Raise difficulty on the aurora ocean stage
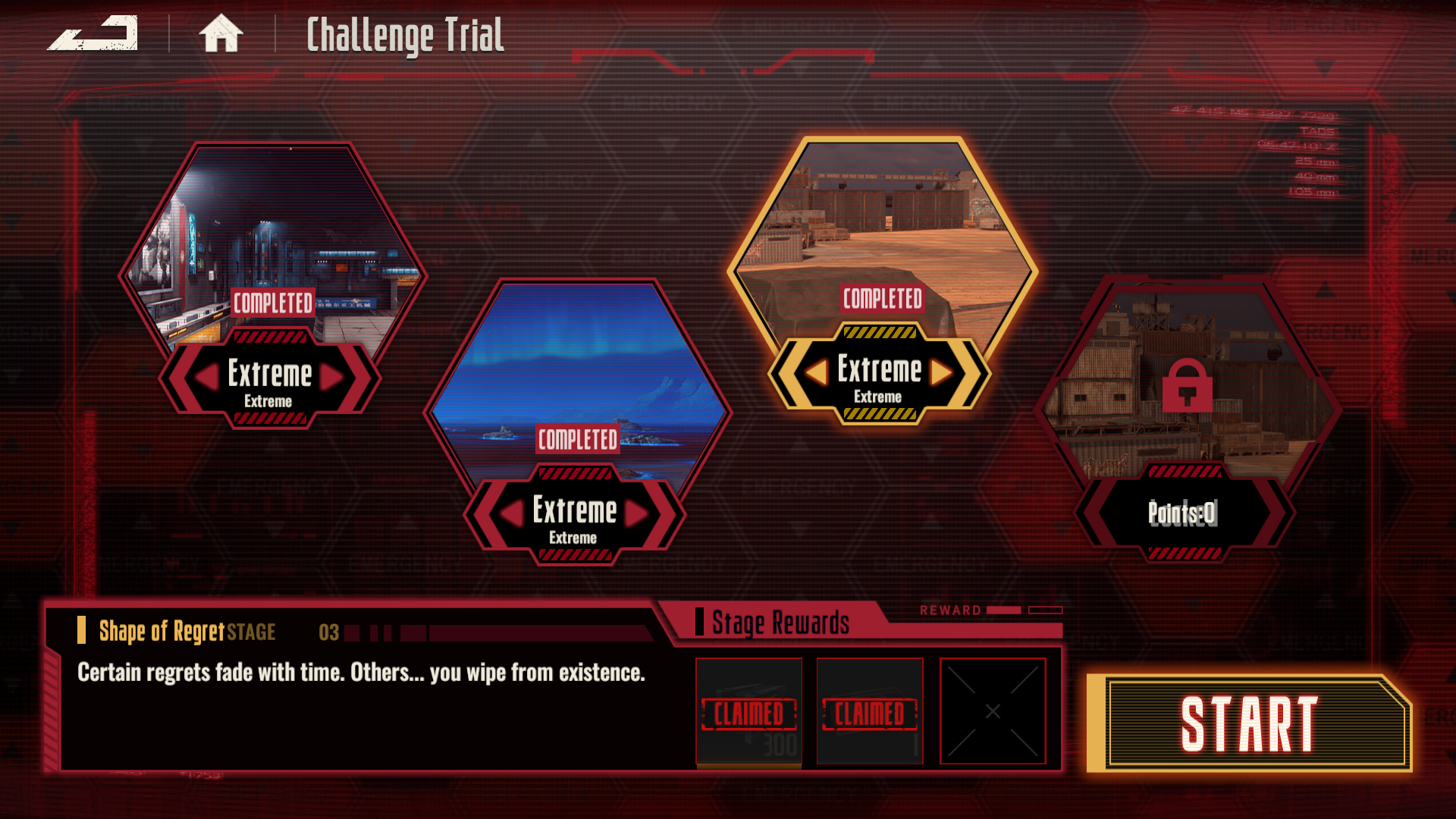Image resolution: width=1456 pixels, height=819 pixels. click(x=636, y=513)
